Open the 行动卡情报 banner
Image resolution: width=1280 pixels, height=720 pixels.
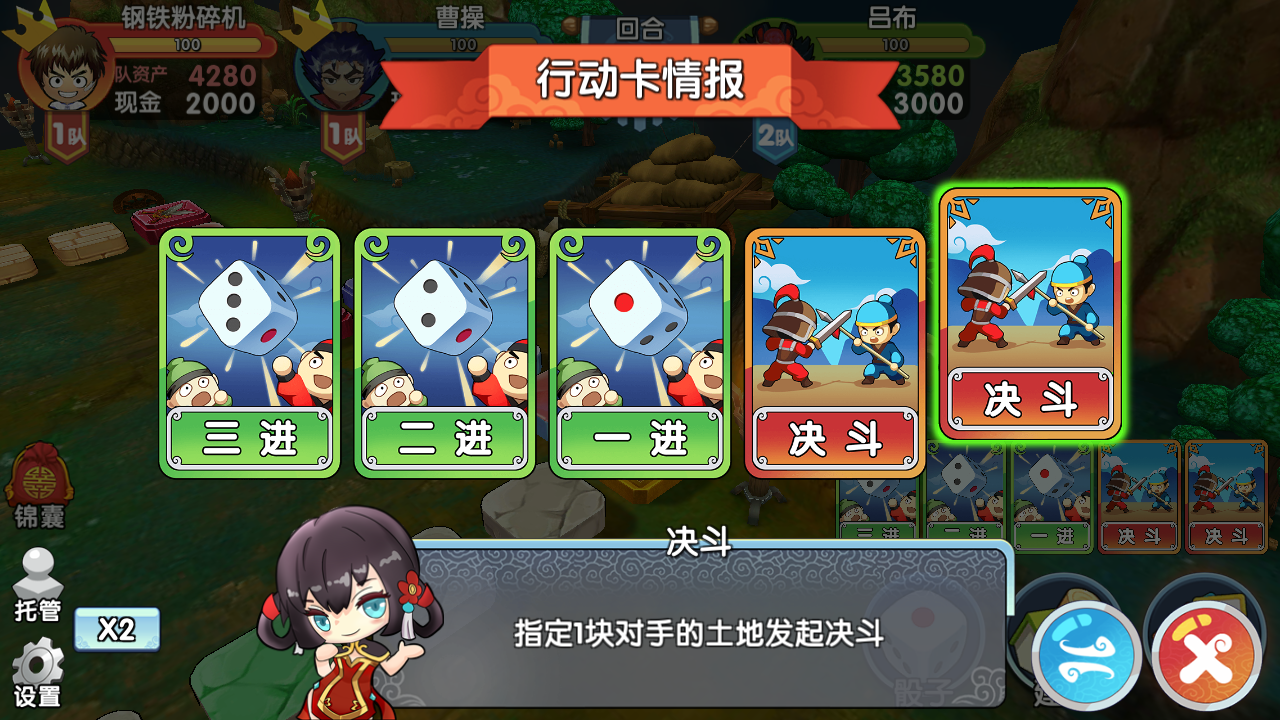640,82
